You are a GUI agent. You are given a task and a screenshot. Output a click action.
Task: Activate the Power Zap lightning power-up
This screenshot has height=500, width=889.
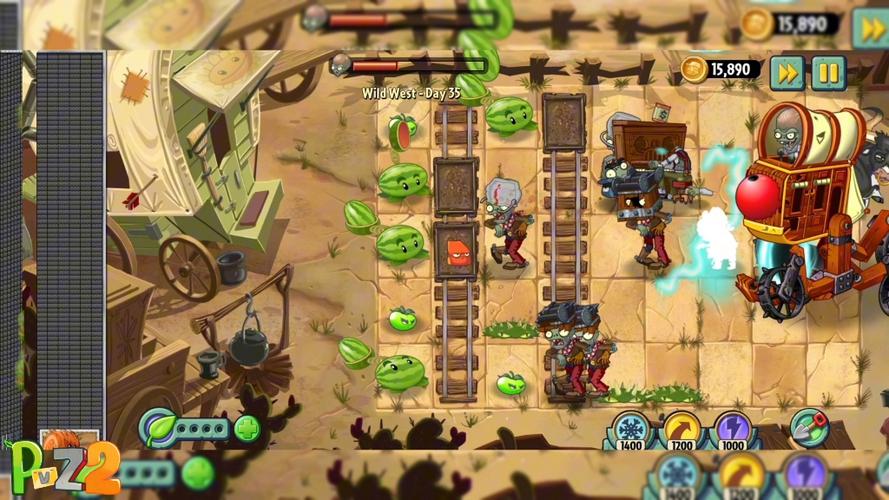tap(733, 430)
